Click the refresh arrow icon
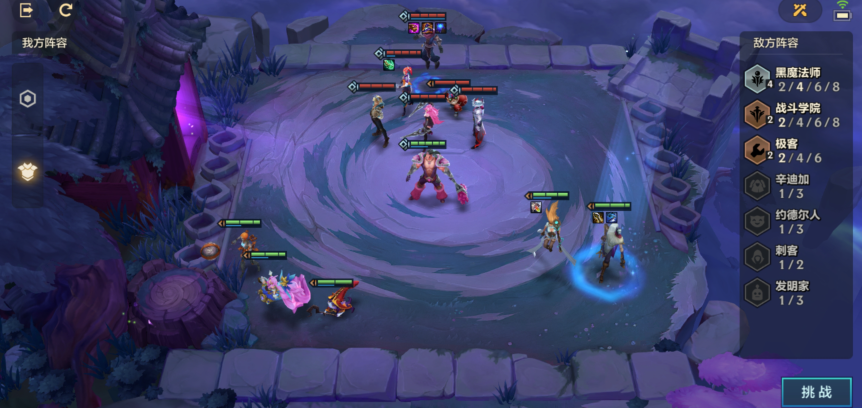The height and width of the screenshot is (408, 862). [66, 11]
